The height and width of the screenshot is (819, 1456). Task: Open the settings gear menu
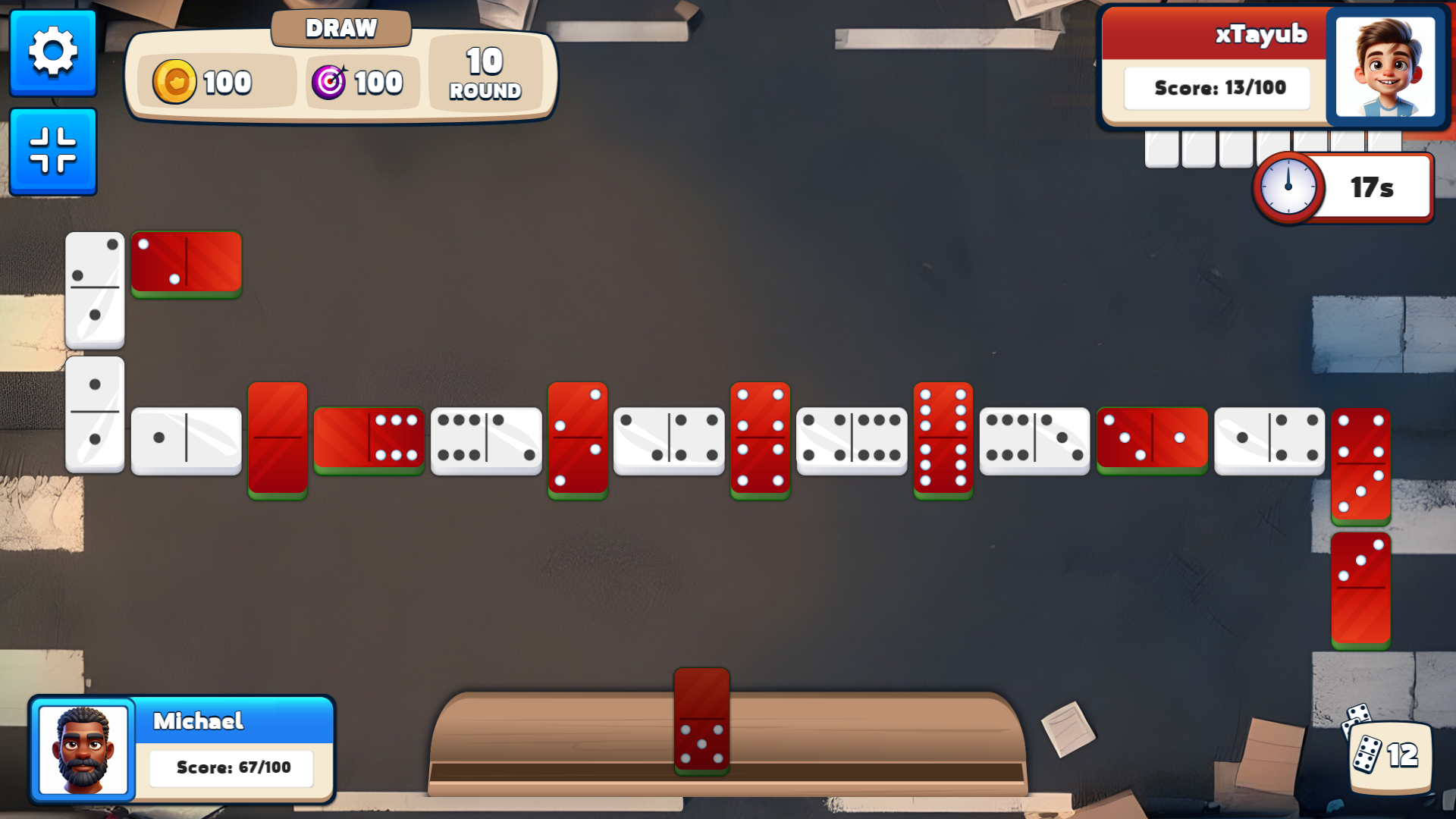(x=53, y=52)
